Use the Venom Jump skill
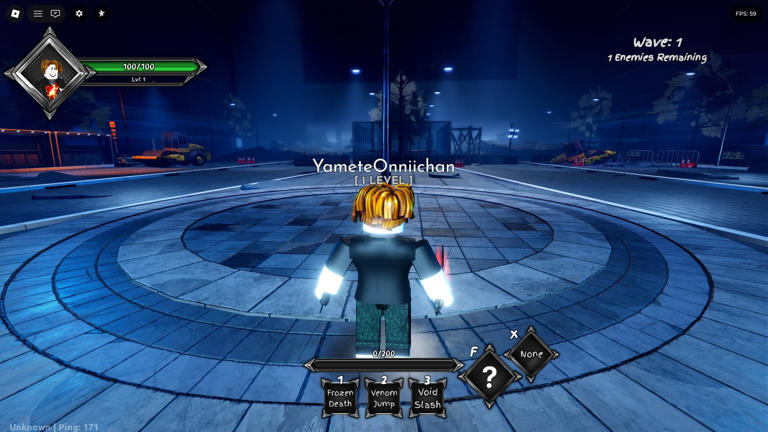768x432 pixels. [x=384, y=398]
